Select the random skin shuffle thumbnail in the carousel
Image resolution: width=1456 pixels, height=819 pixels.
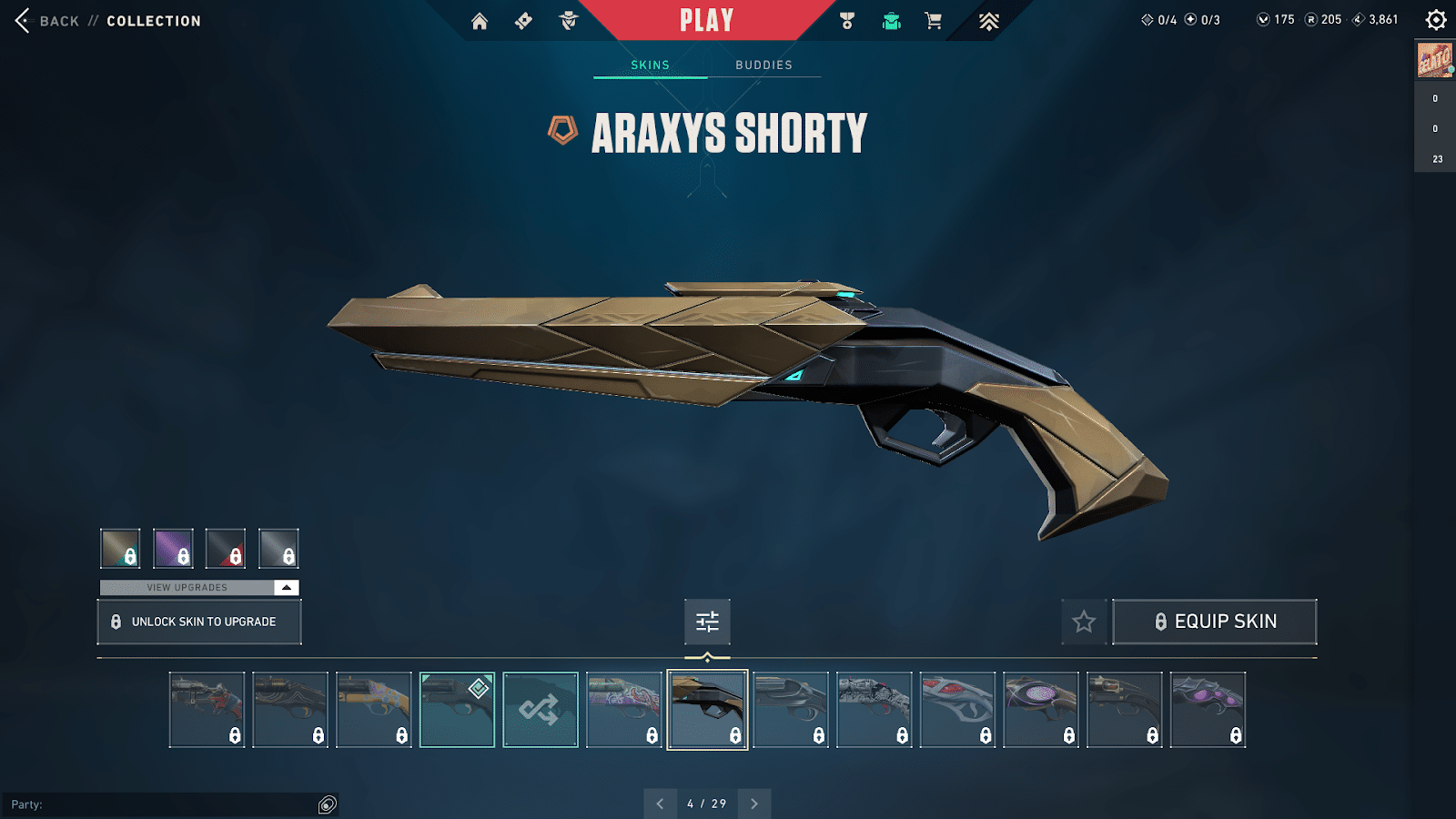[x=541, y=708]
